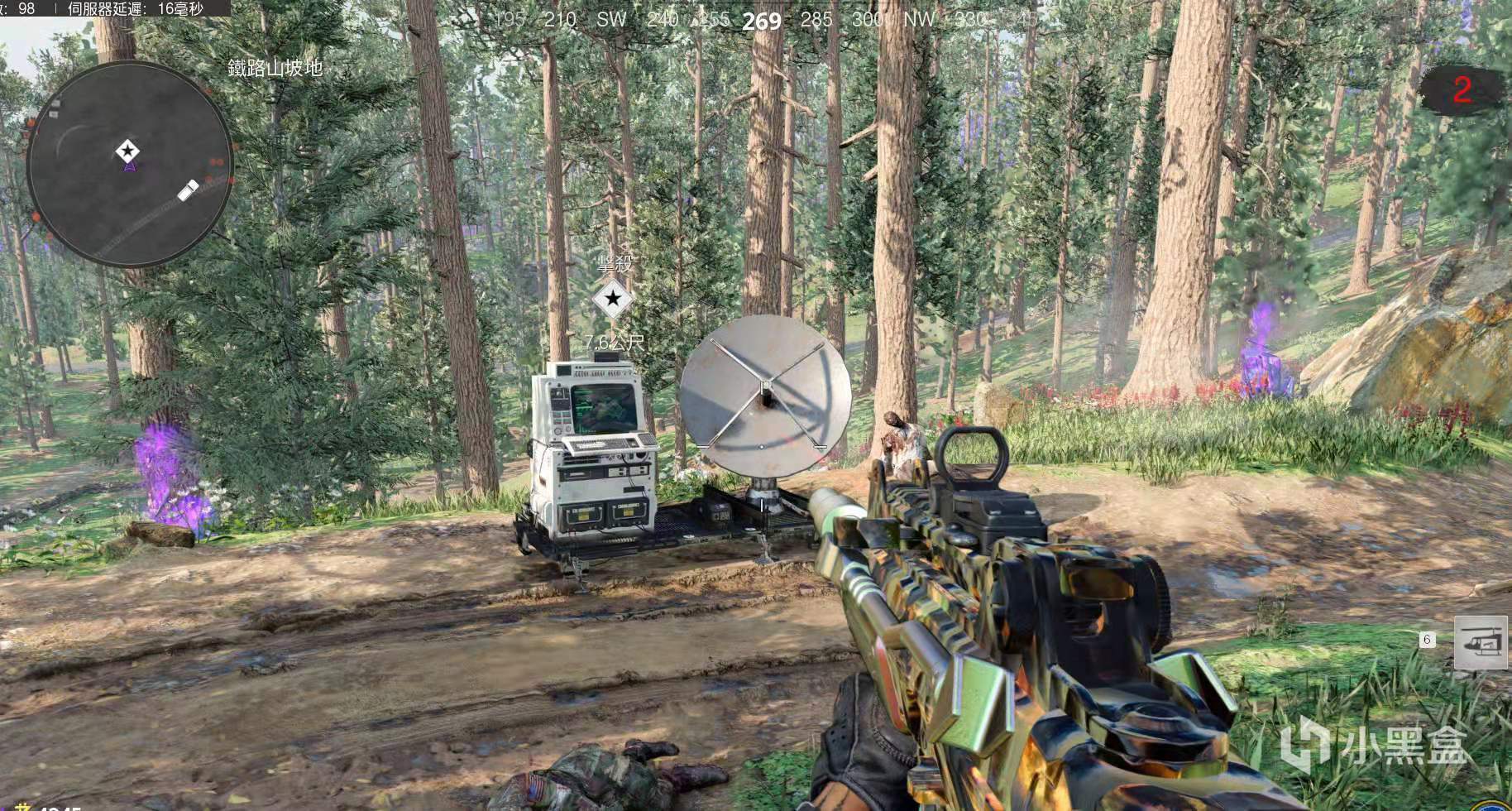Activate the helicopter scorestreak icon
Image resolution: width=1512 pixels, height=811 pixels.
(1481, 642)
